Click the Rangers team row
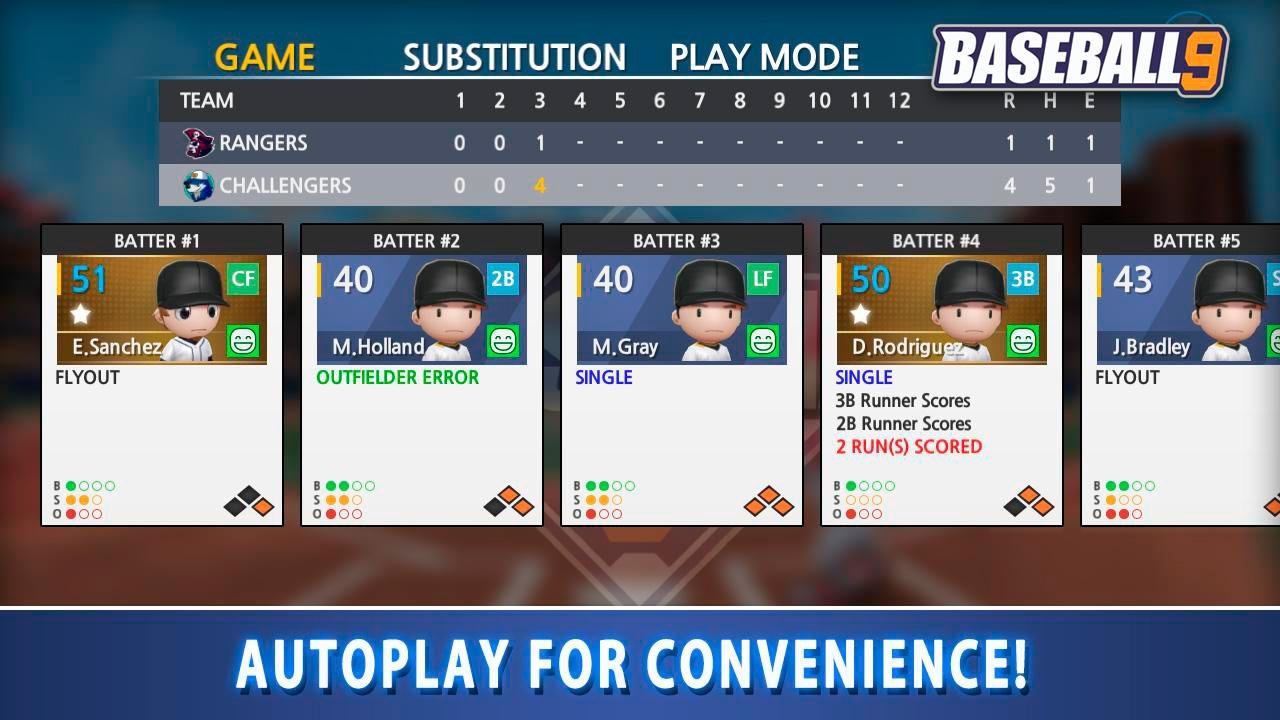Image resolution: width=1280 pixels, height=720 pixels. [x=639, y=143]
